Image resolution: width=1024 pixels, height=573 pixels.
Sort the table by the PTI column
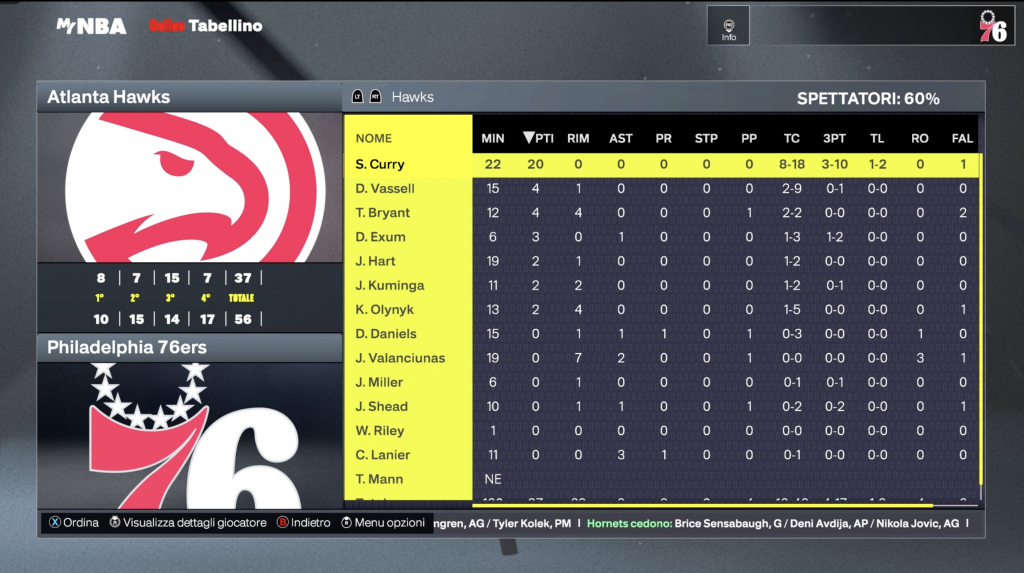pos(538,138)
